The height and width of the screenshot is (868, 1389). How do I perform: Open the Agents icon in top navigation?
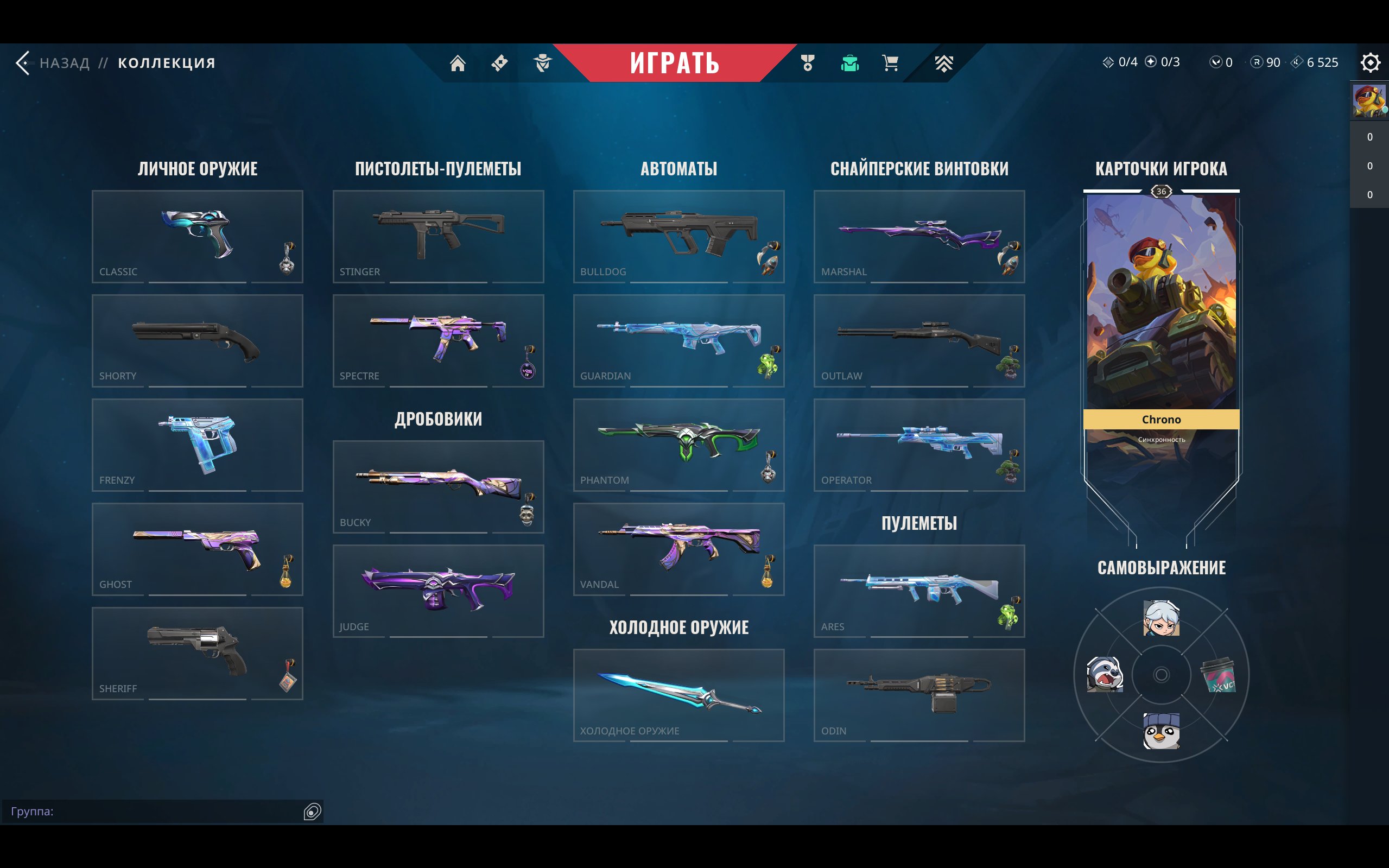coord(542,63)
